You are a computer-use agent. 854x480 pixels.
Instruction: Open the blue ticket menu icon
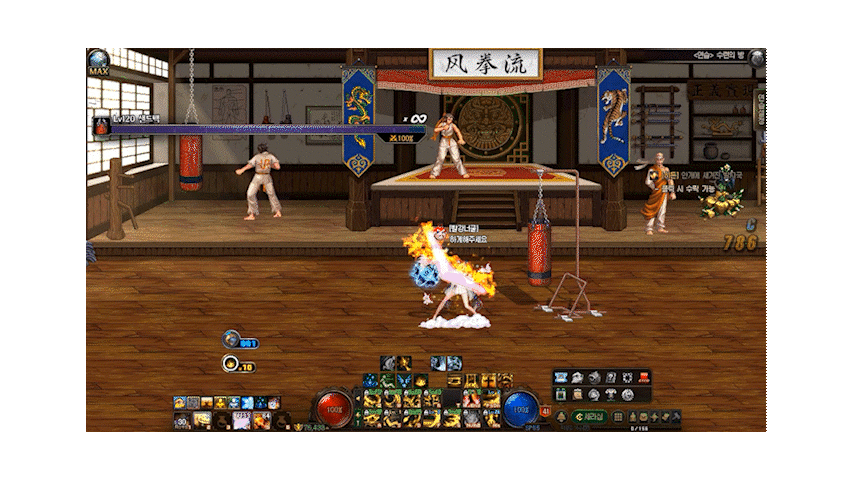[561, 377]
